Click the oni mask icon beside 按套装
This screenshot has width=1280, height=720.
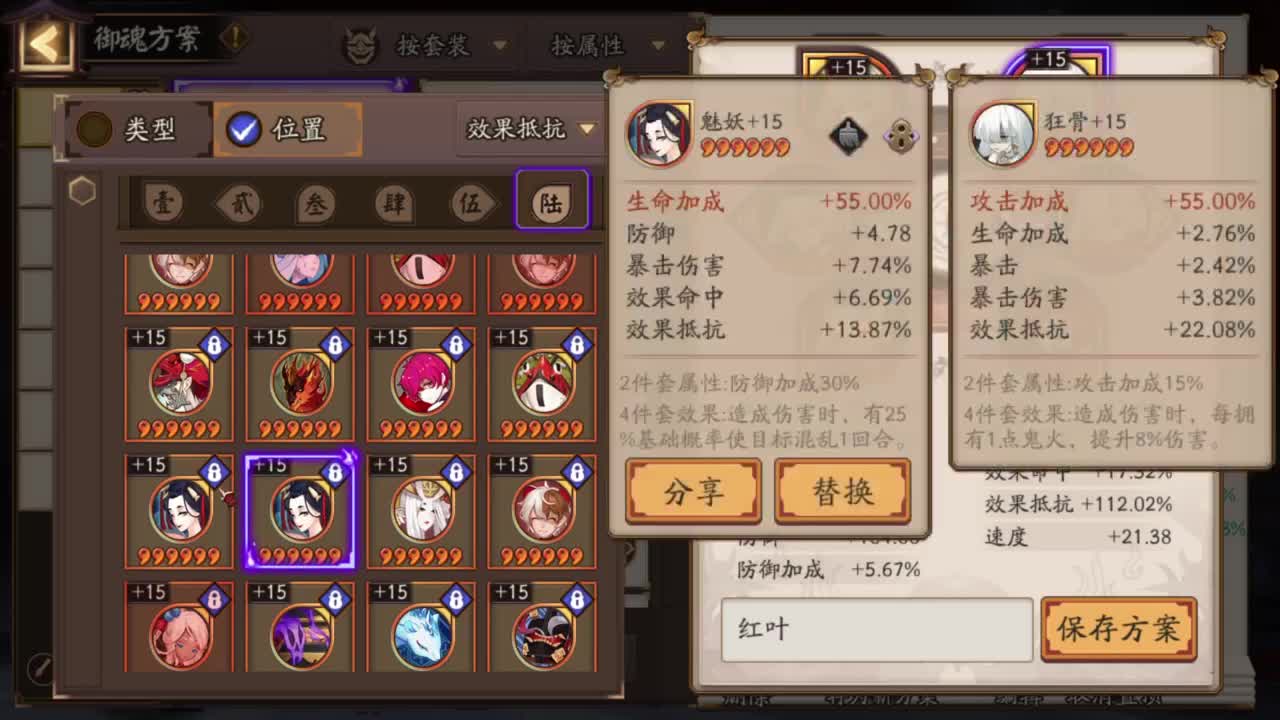[361, 45]
